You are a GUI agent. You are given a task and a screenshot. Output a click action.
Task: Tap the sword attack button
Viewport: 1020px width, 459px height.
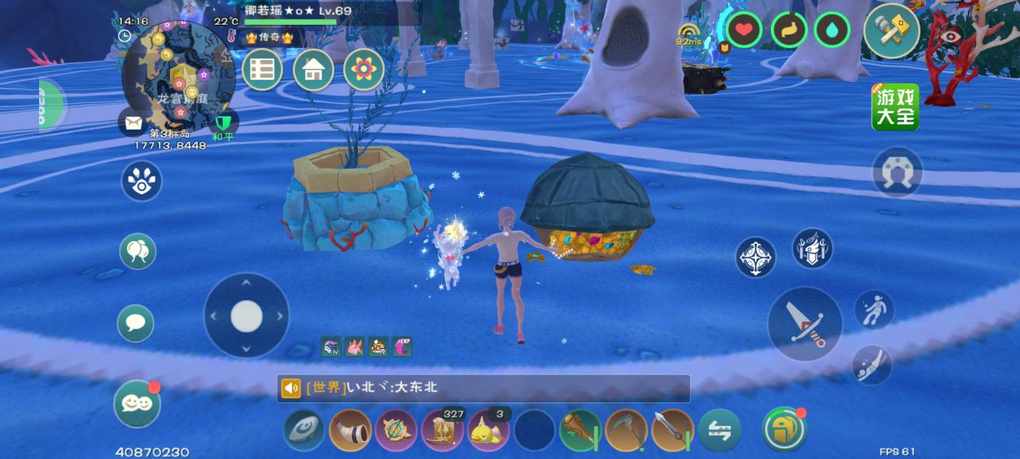click(805, 324)
